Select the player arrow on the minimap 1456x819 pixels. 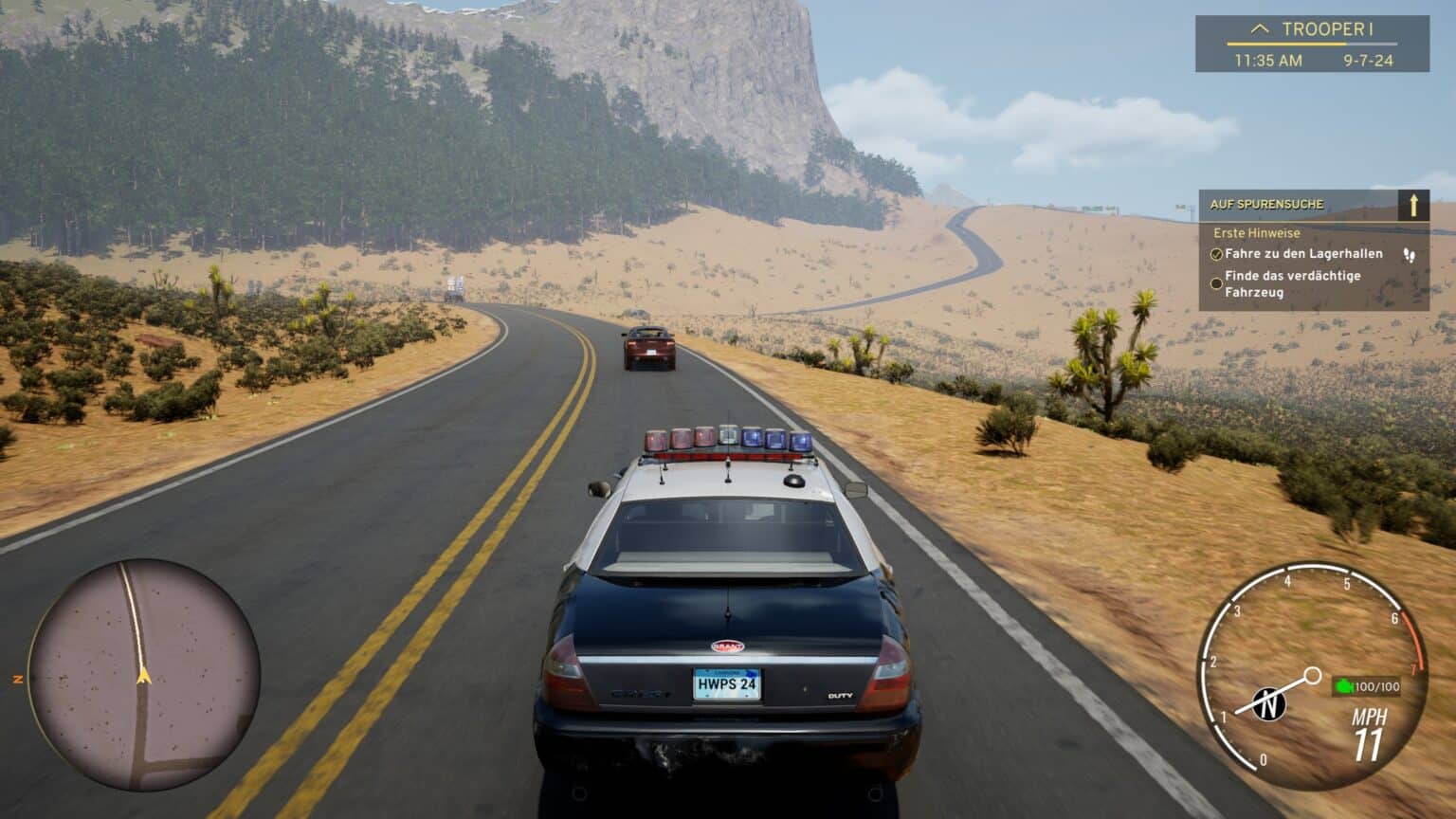coord(144,675)
